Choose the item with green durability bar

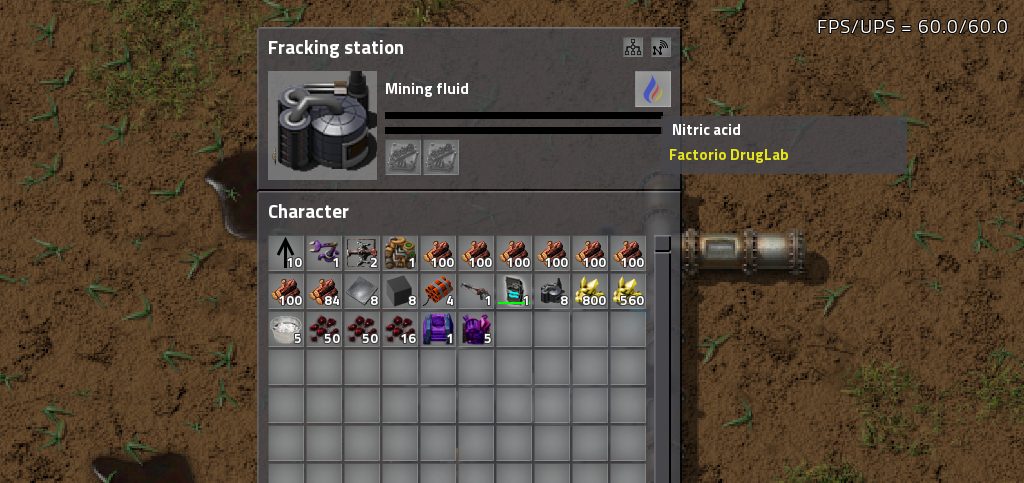[514, 290]
